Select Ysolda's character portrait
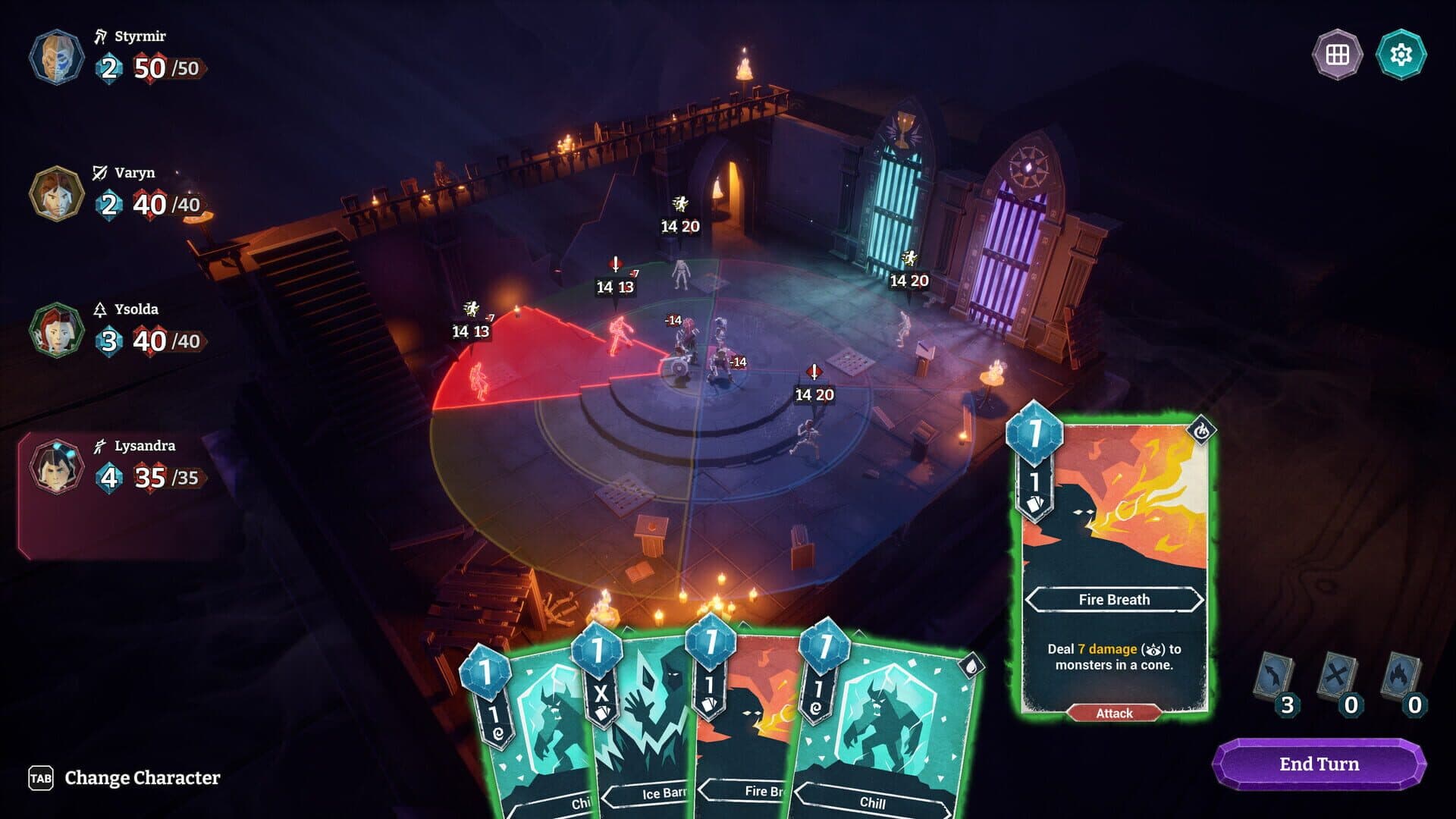1456x819 pixels. click(x=55, y=329)
